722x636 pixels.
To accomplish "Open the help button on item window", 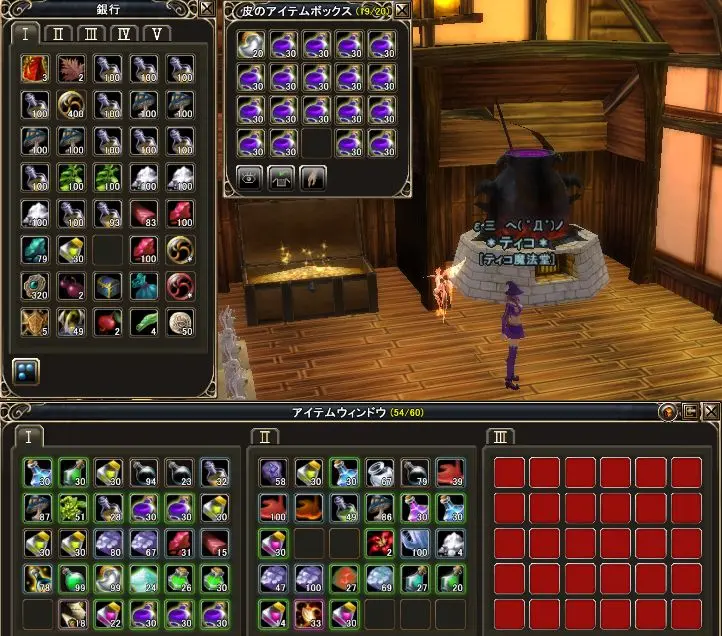I will point(668,412).
